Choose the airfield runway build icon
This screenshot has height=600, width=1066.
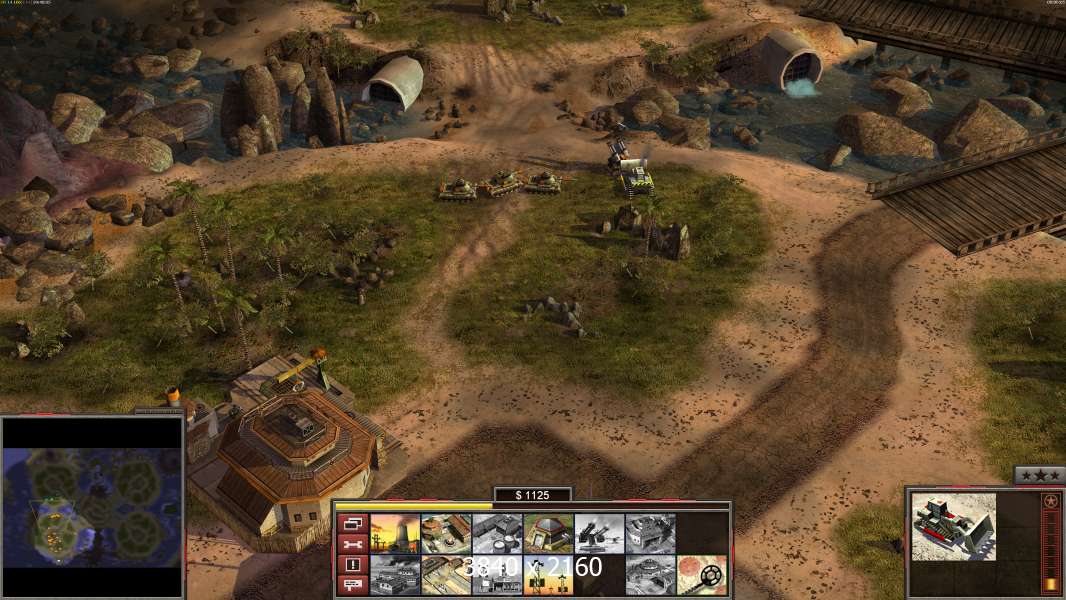pos(446,574)
